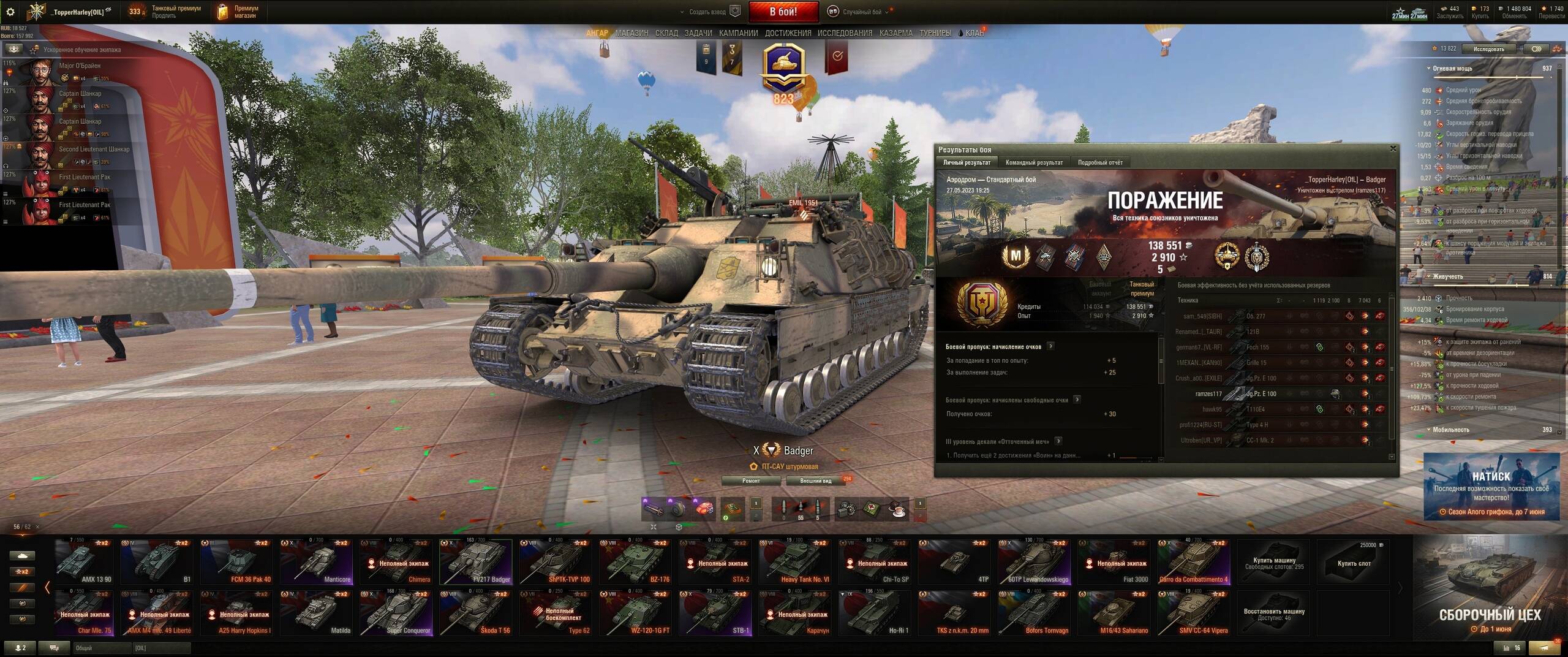Start the battle with the В бой! button
Screen dimensions: 1568x657
(x=783, y=12)
